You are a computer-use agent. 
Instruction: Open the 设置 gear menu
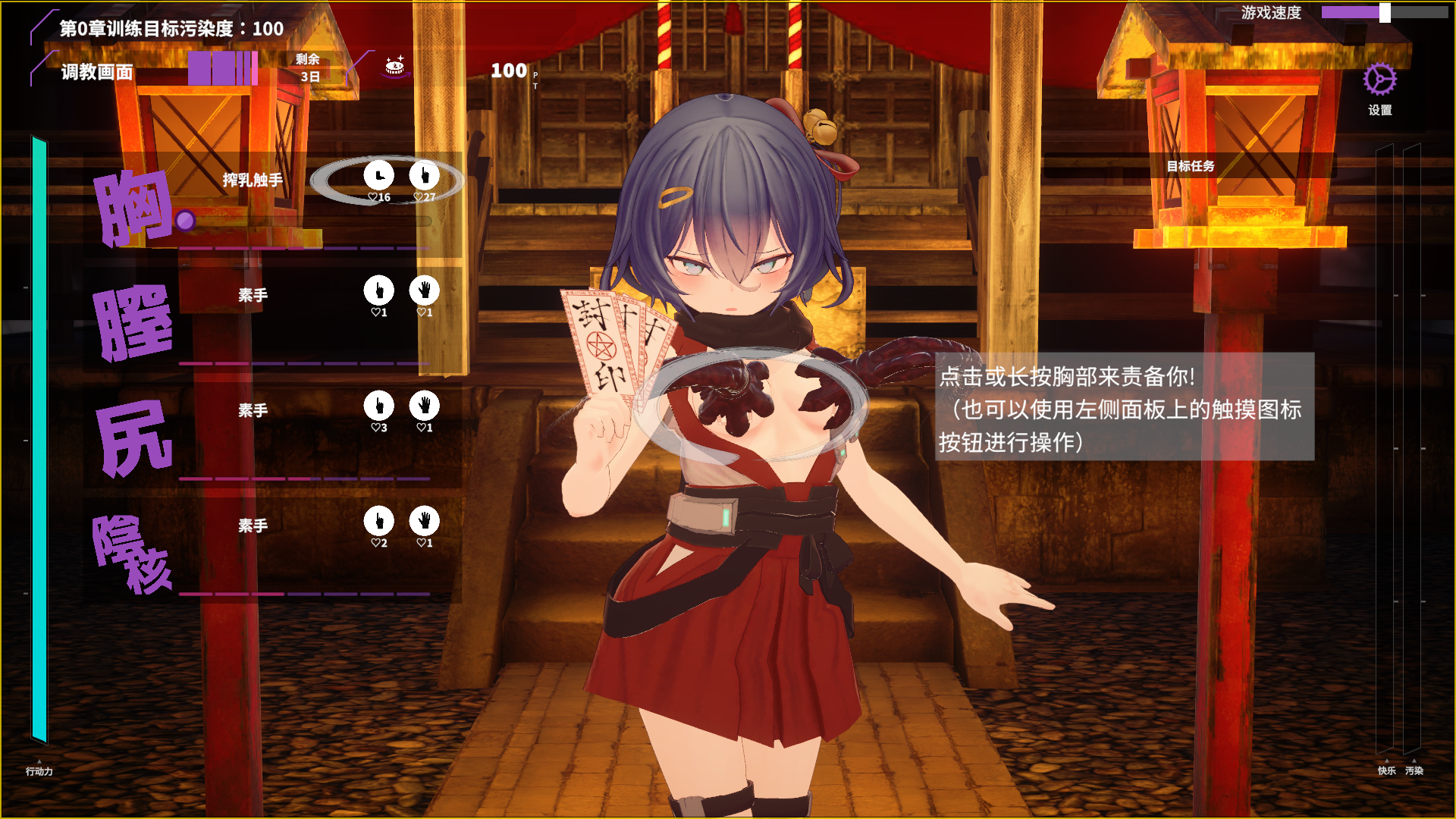point(1379,80)
